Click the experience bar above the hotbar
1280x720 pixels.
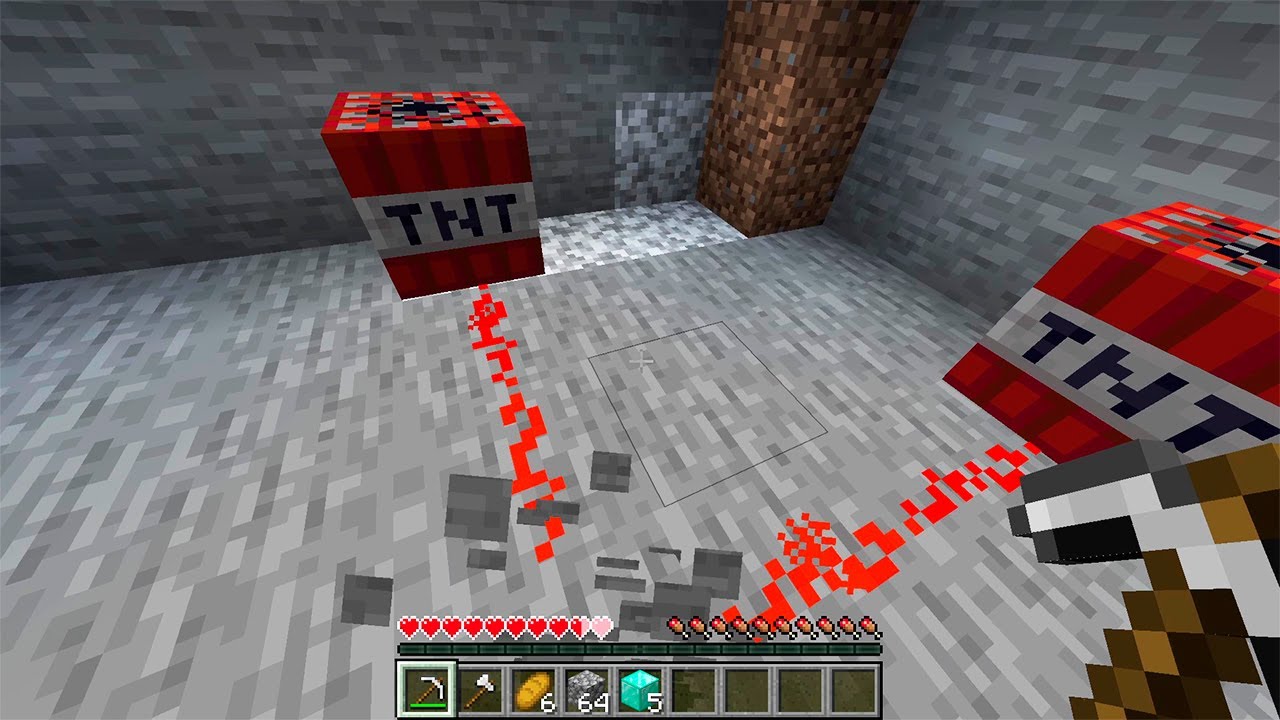(640, 650)
